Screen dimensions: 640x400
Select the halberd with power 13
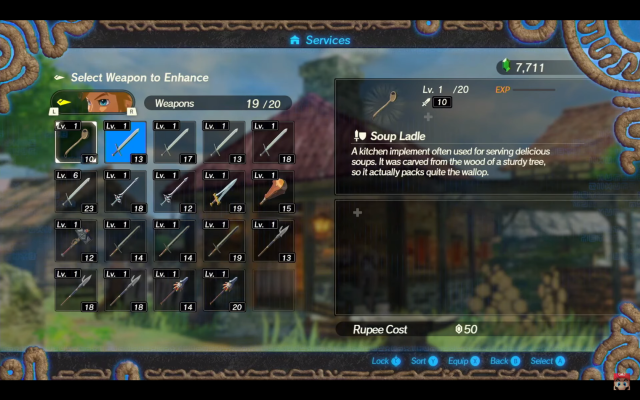coord(273,240)
